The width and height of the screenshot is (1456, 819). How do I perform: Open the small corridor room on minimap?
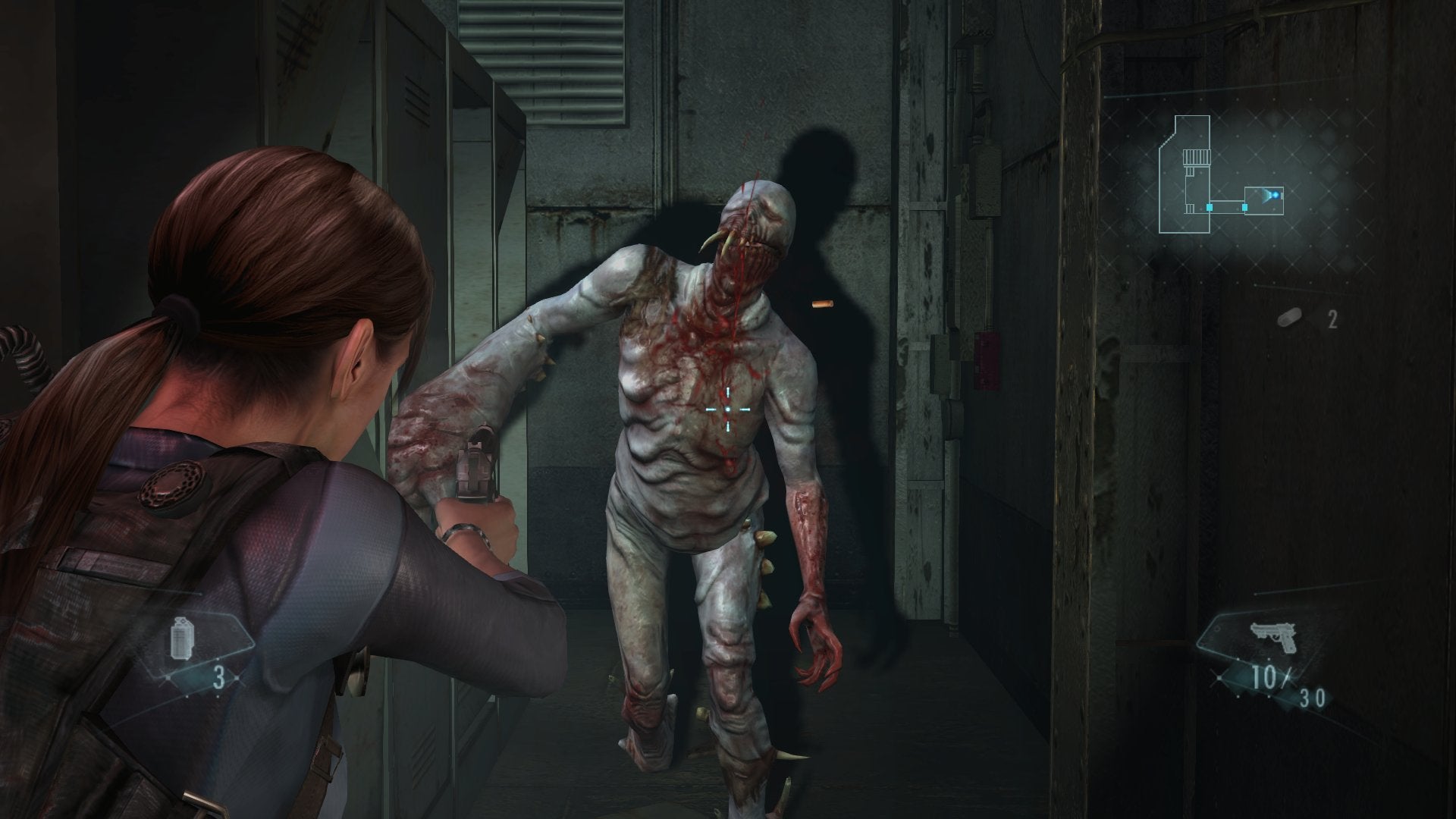[1264, 202]
